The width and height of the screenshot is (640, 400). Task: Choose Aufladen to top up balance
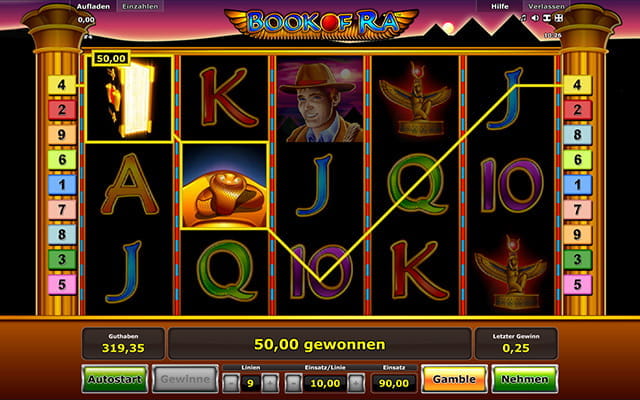pyautogui.click(x=93, y=6)
